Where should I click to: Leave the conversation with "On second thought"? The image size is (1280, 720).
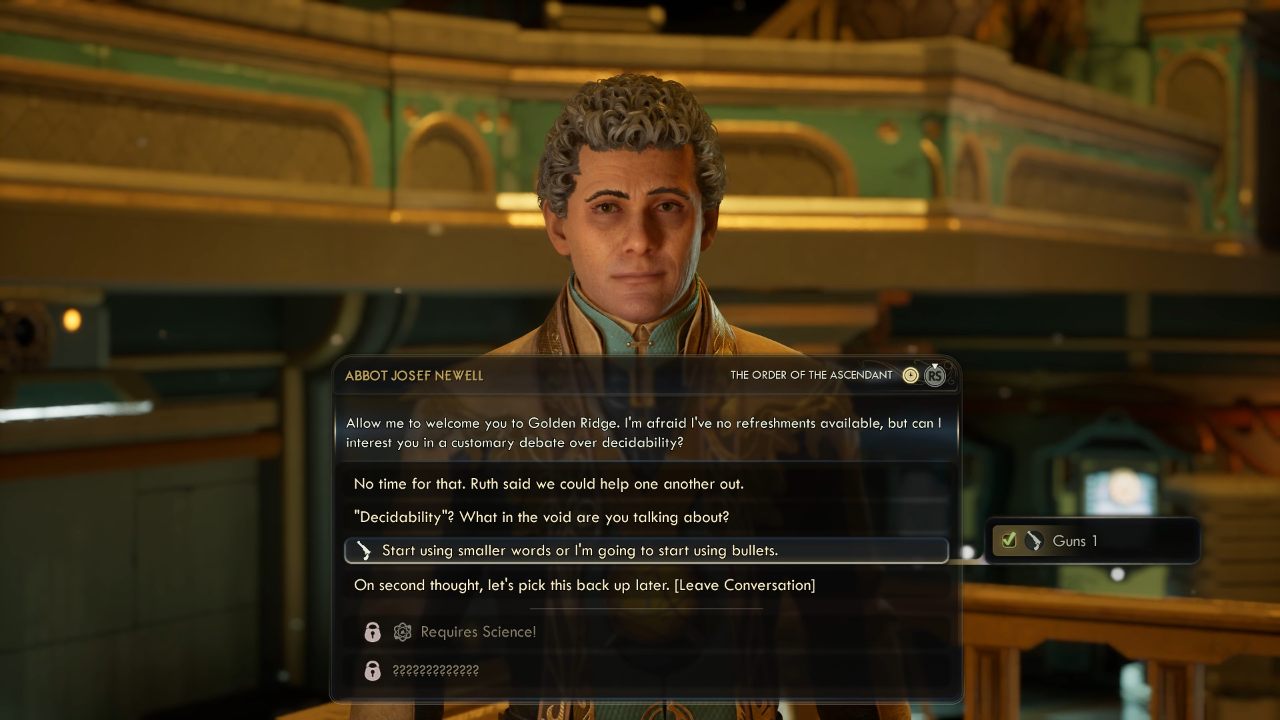584,585
